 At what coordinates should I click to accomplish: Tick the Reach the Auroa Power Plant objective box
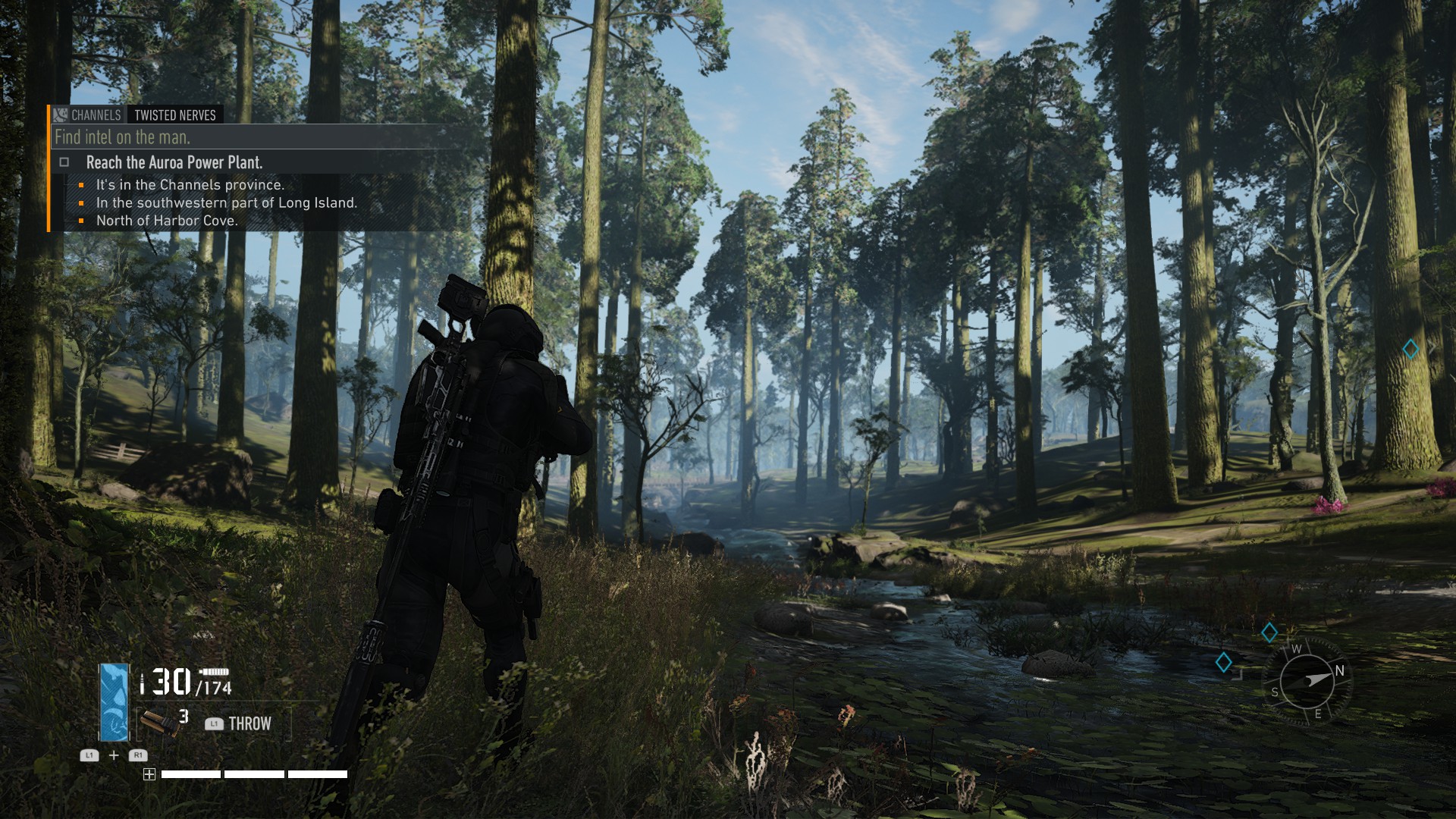(64, 162)
